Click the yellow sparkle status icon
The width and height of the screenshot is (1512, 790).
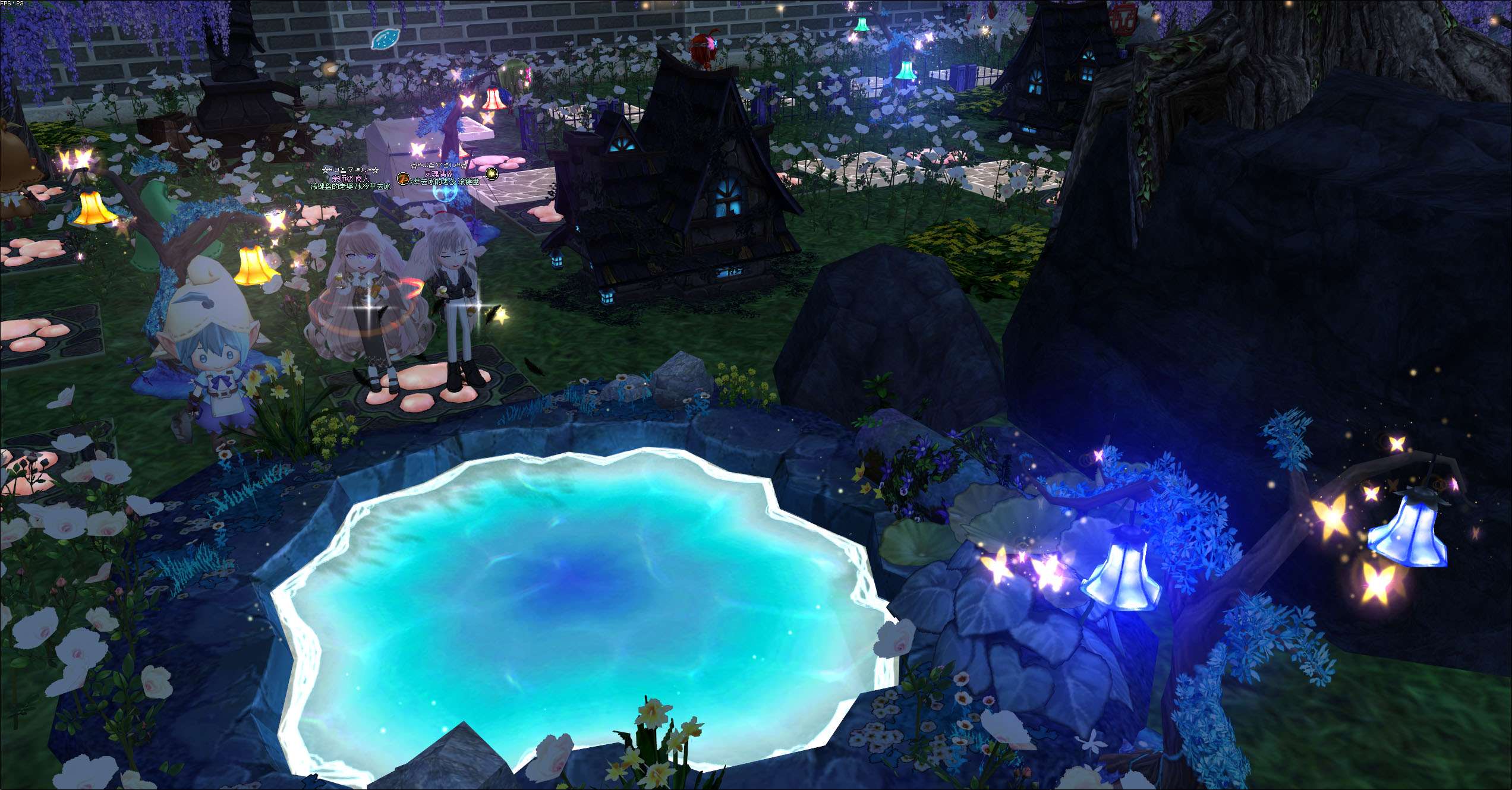(491, 173)
